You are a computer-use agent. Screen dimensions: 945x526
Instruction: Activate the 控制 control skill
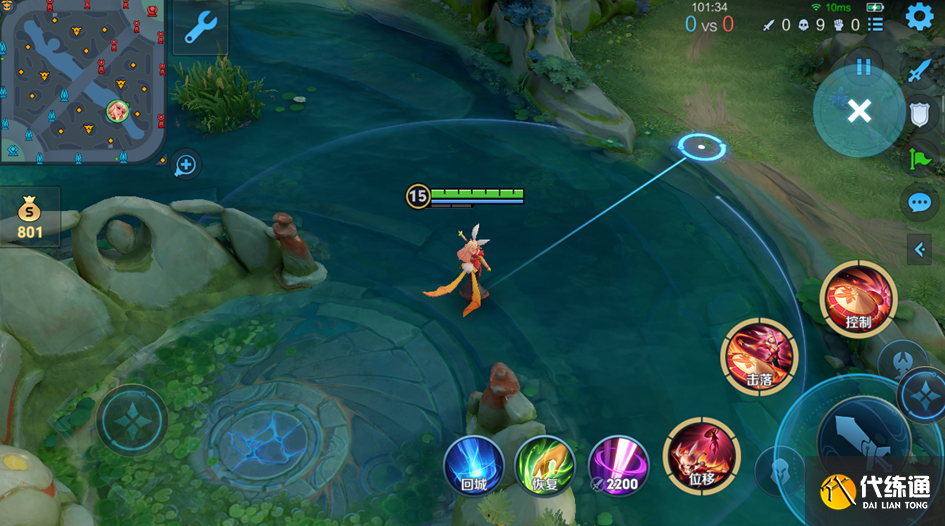[858, 299]
